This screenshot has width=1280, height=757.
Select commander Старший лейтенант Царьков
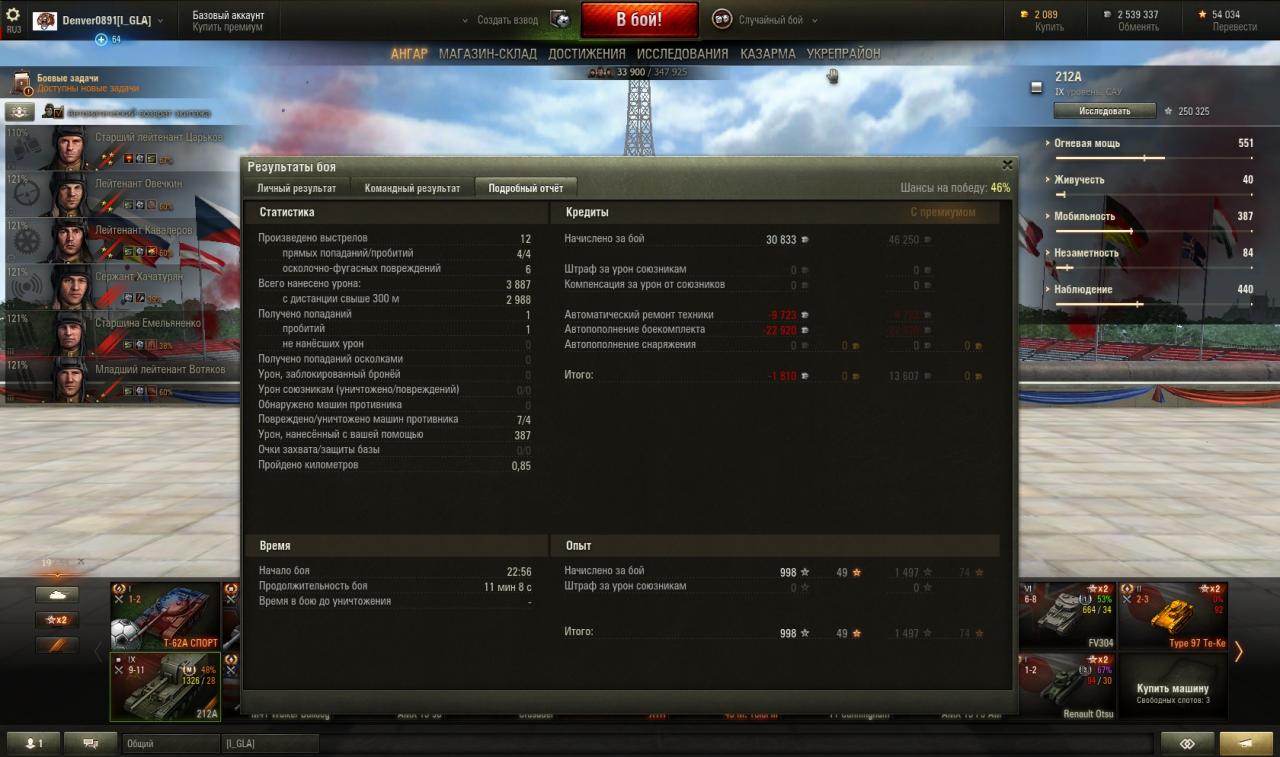point(115,146)
